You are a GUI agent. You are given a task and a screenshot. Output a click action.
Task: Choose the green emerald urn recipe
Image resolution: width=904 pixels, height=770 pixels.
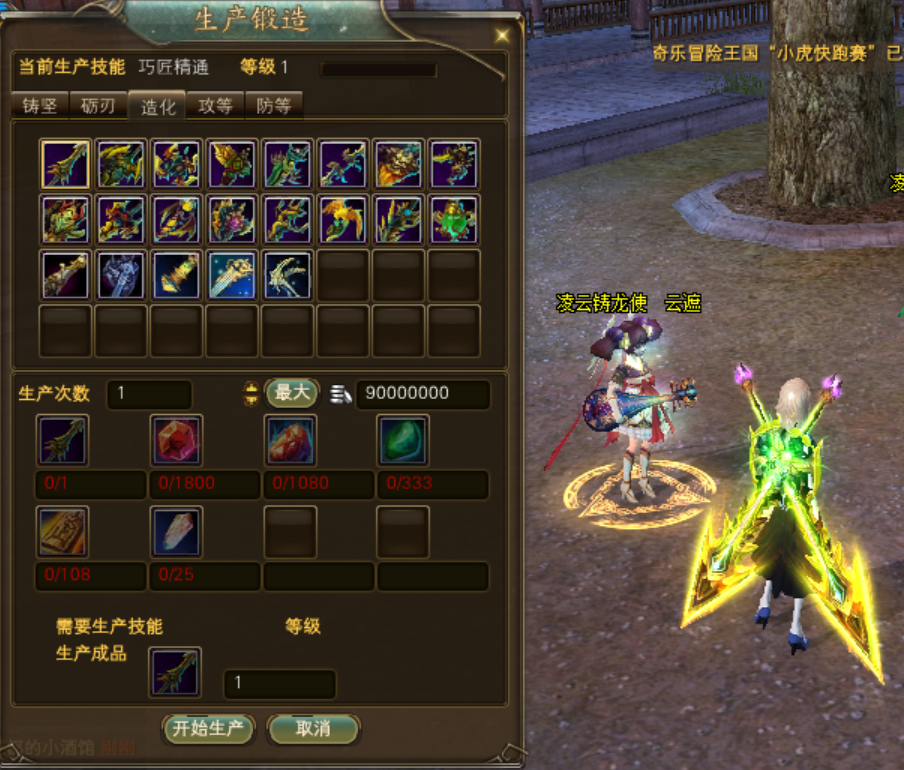[454, 219]
